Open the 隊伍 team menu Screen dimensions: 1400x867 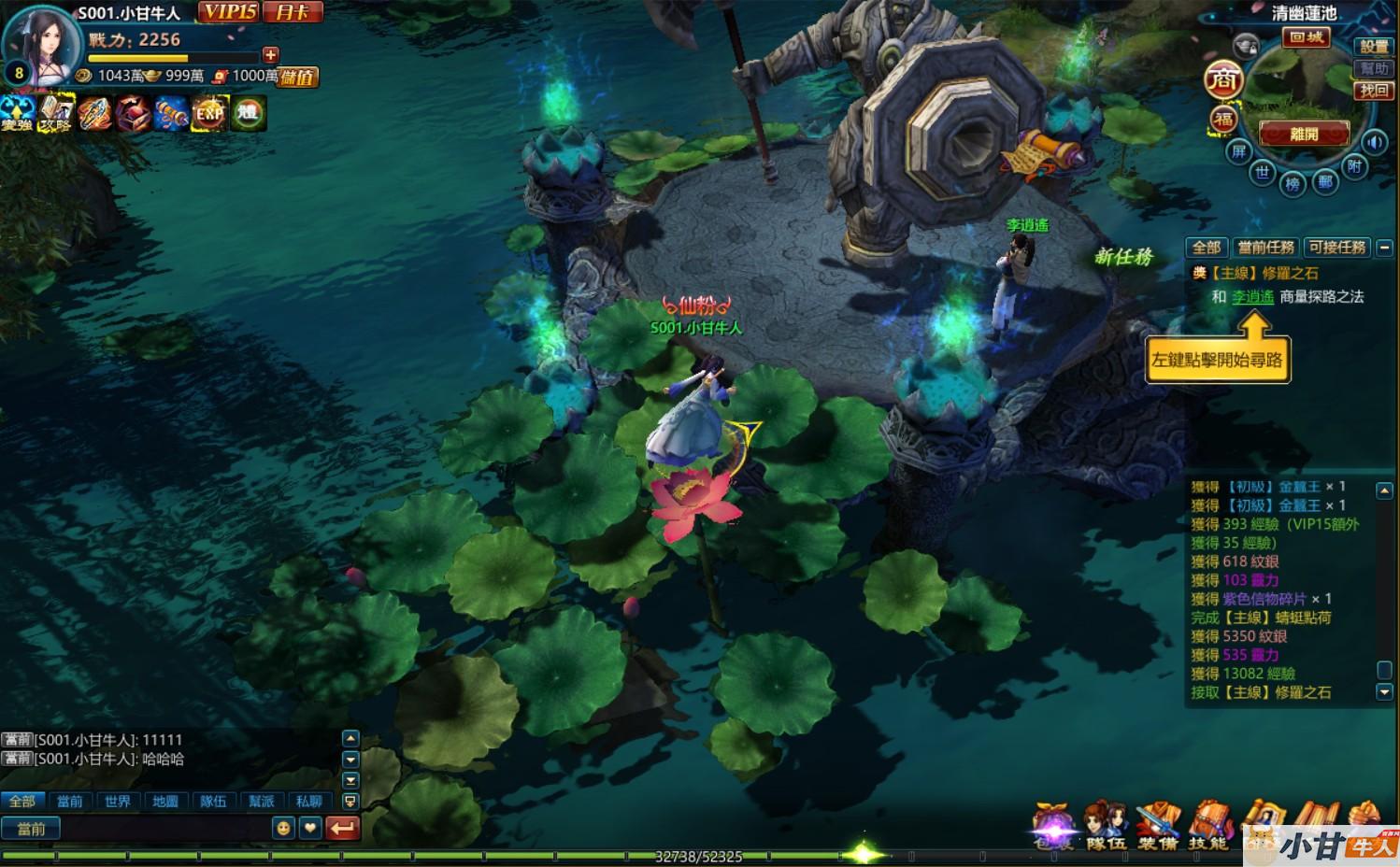pyautogui.click(x=1106, y=828)
